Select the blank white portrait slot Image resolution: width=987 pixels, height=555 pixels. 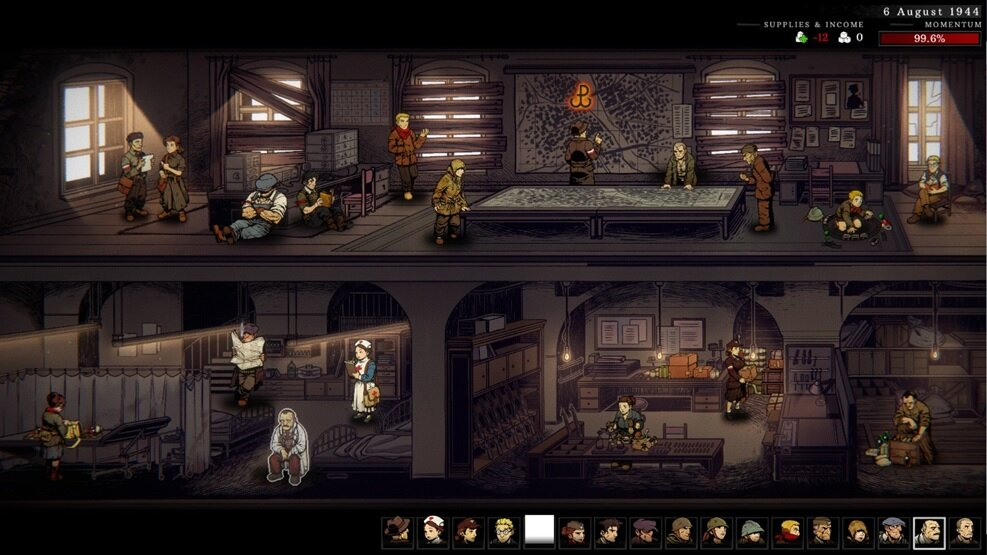539,530
